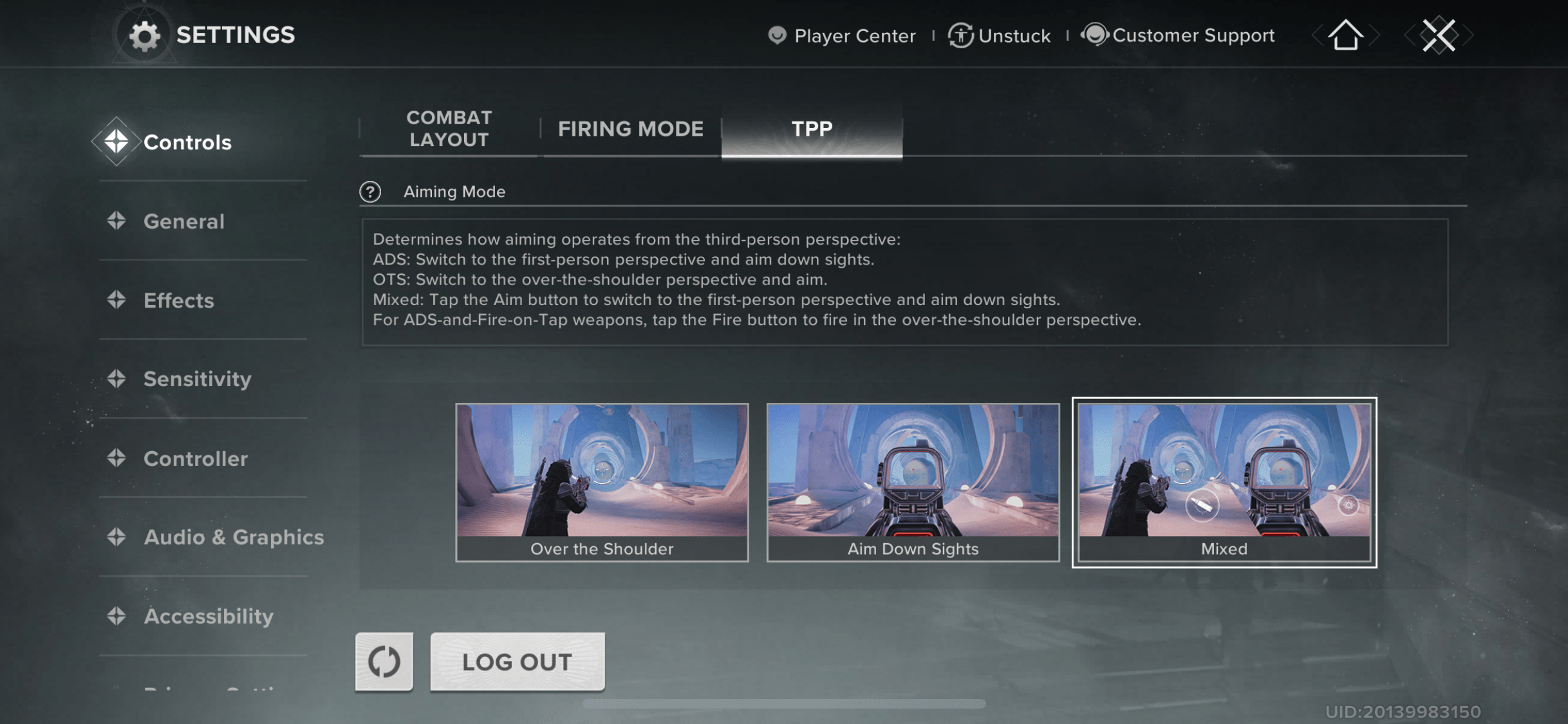
Task: Open the Controls settings section
Action: coord(187,142)
